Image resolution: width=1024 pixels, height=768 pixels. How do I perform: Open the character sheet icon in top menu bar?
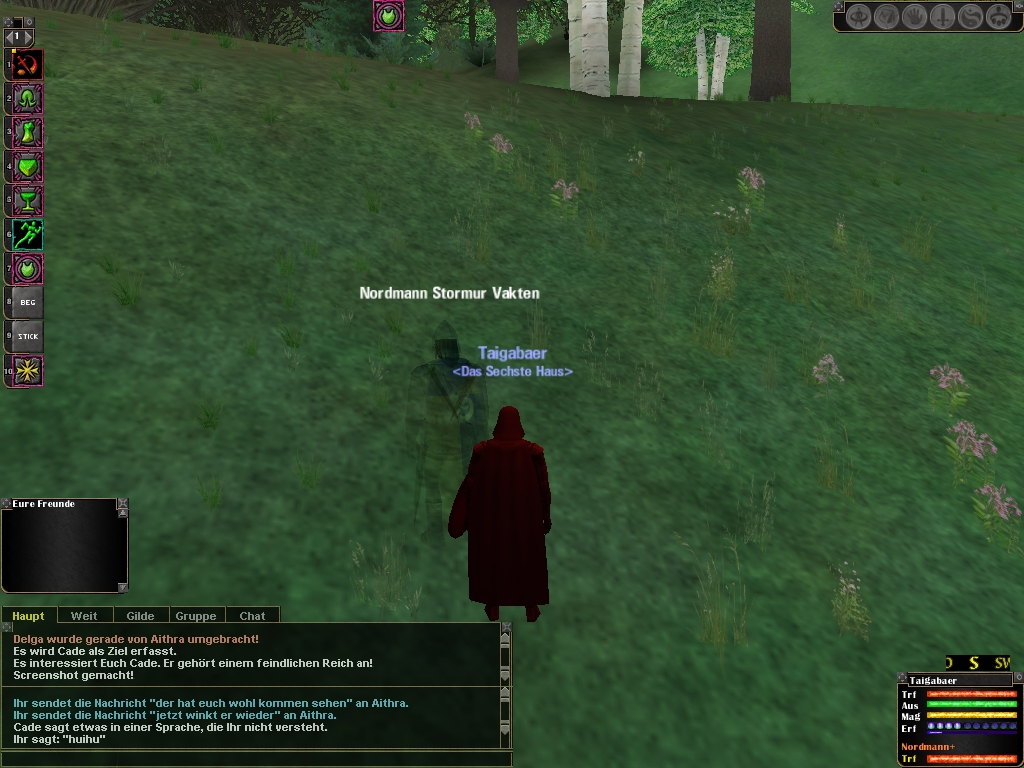coord(859,17)
